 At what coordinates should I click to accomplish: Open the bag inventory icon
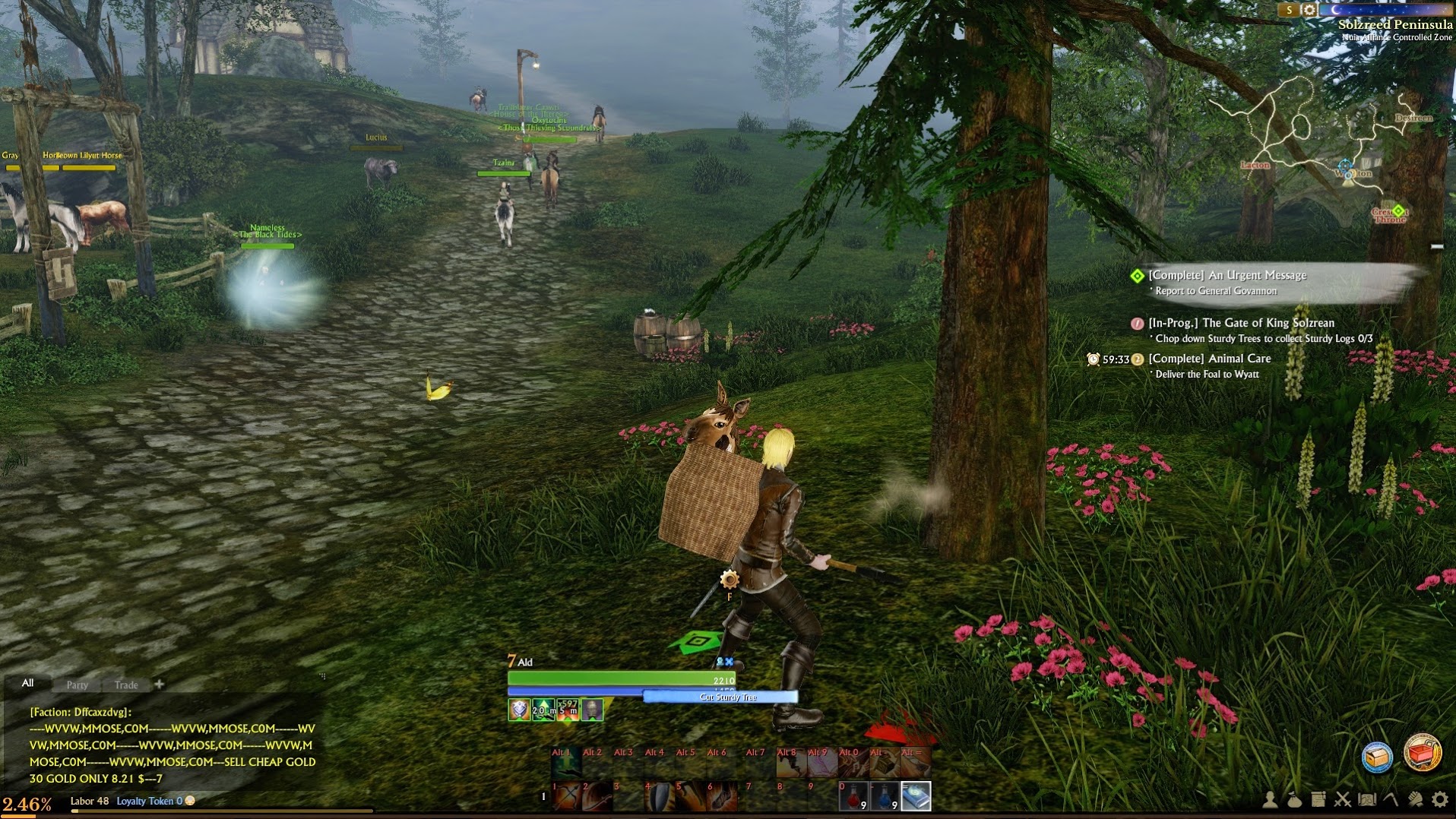[1294, 799]
